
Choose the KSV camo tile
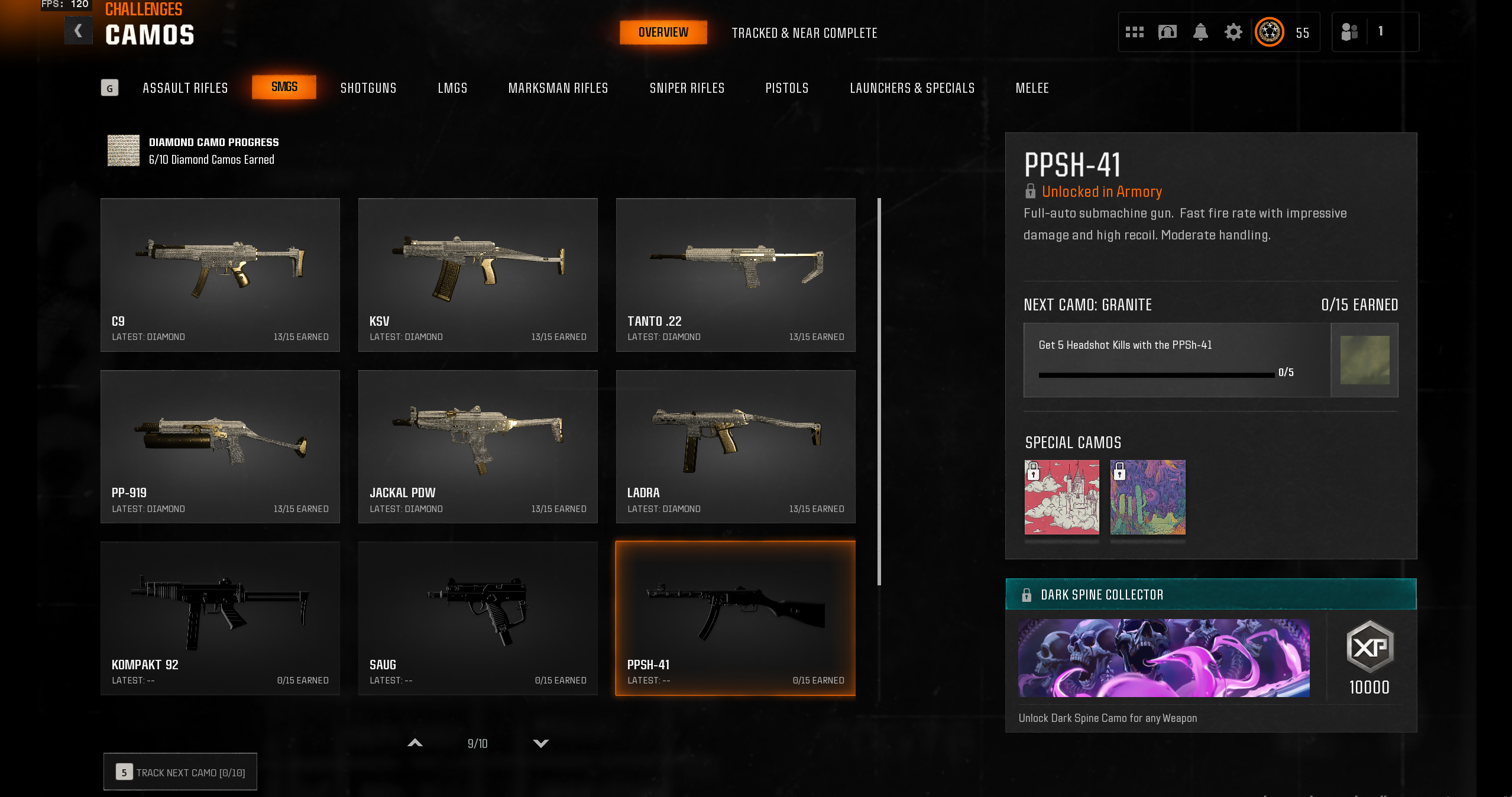click(x=478, y=275)
